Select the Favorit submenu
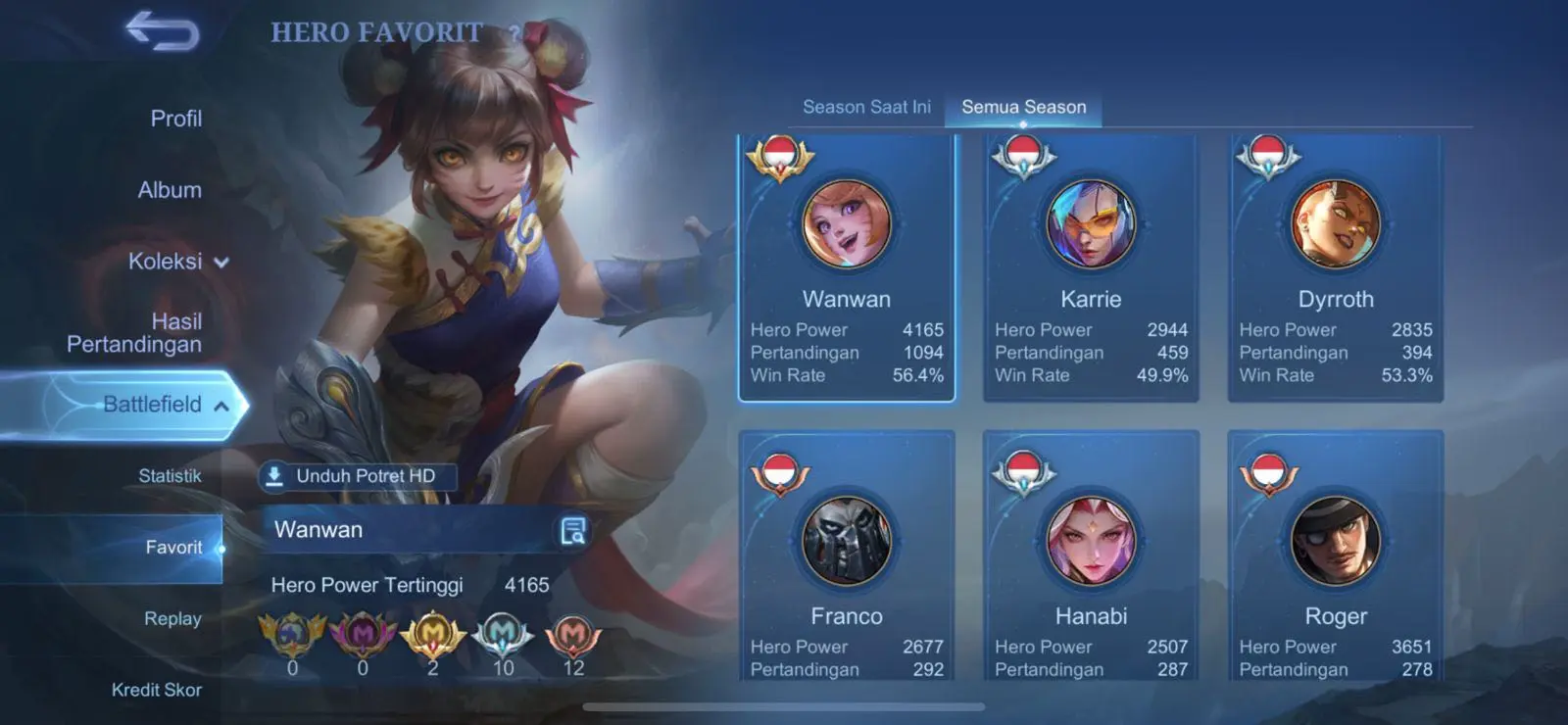This screenshot has height=725, width=1568. (x=173, y=548)
